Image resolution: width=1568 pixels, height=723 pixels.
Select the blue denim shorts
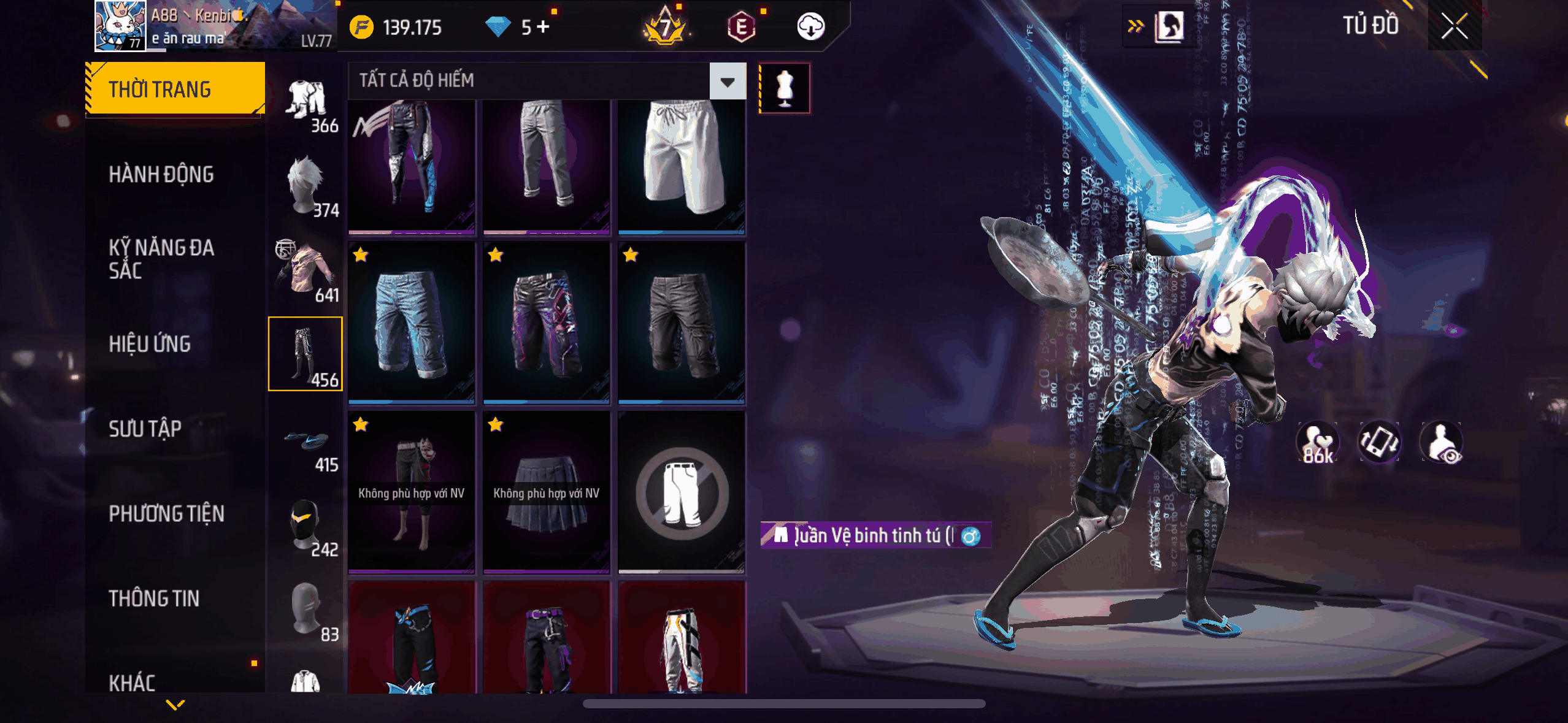pos(412,323)
